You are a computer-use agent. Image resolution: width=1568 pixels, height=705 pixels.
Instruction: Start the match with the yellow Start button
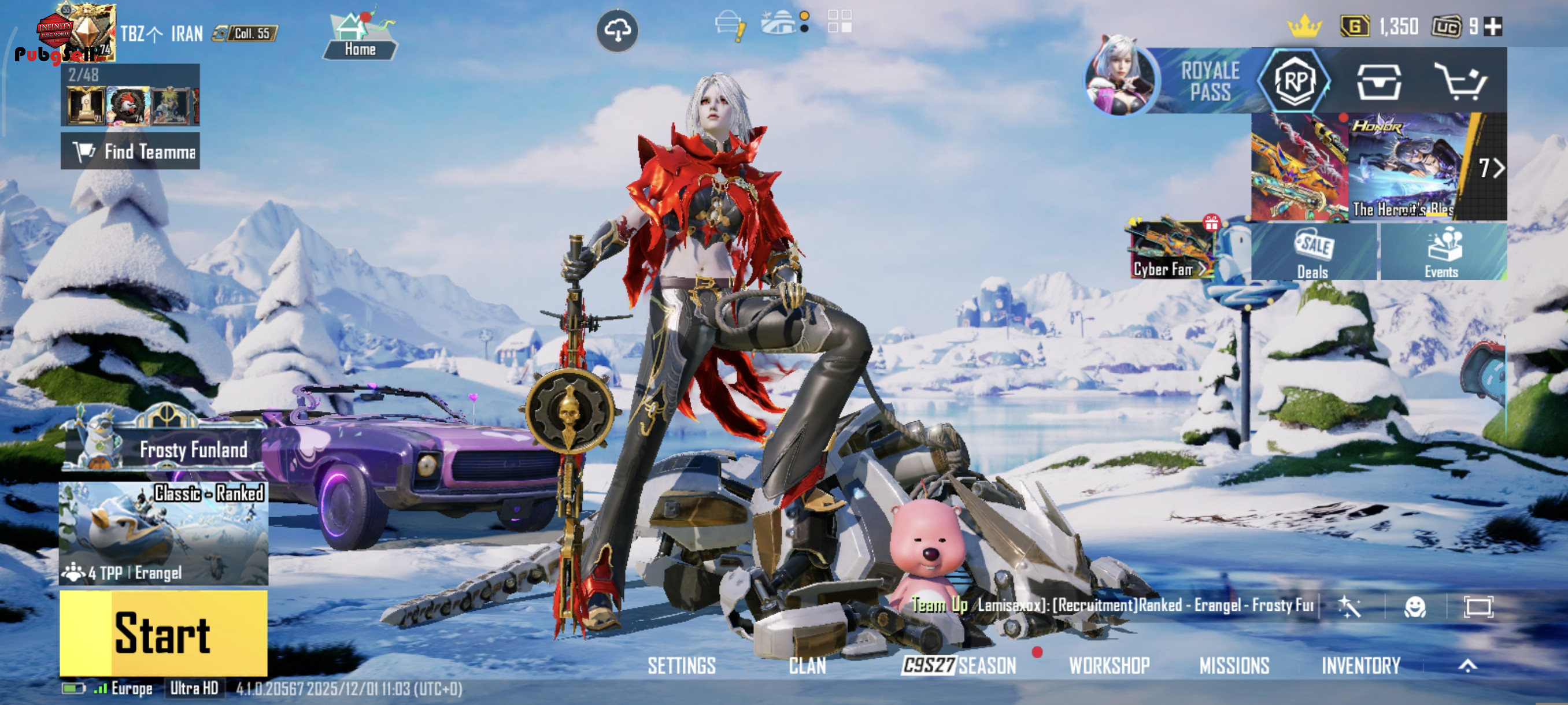pos(163,633)
